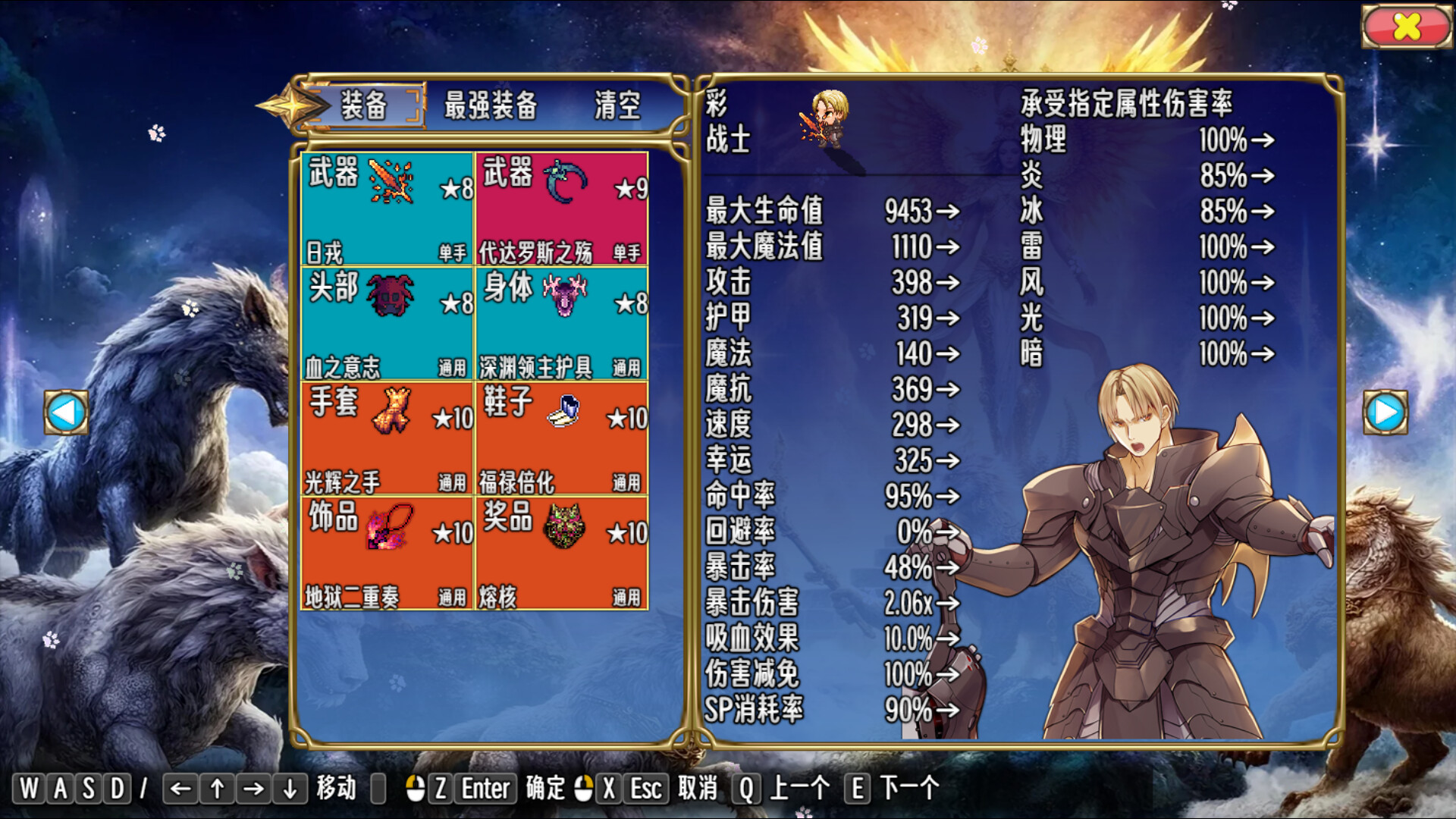
Task: Select the 装备 tab
Action: (371, 106)
